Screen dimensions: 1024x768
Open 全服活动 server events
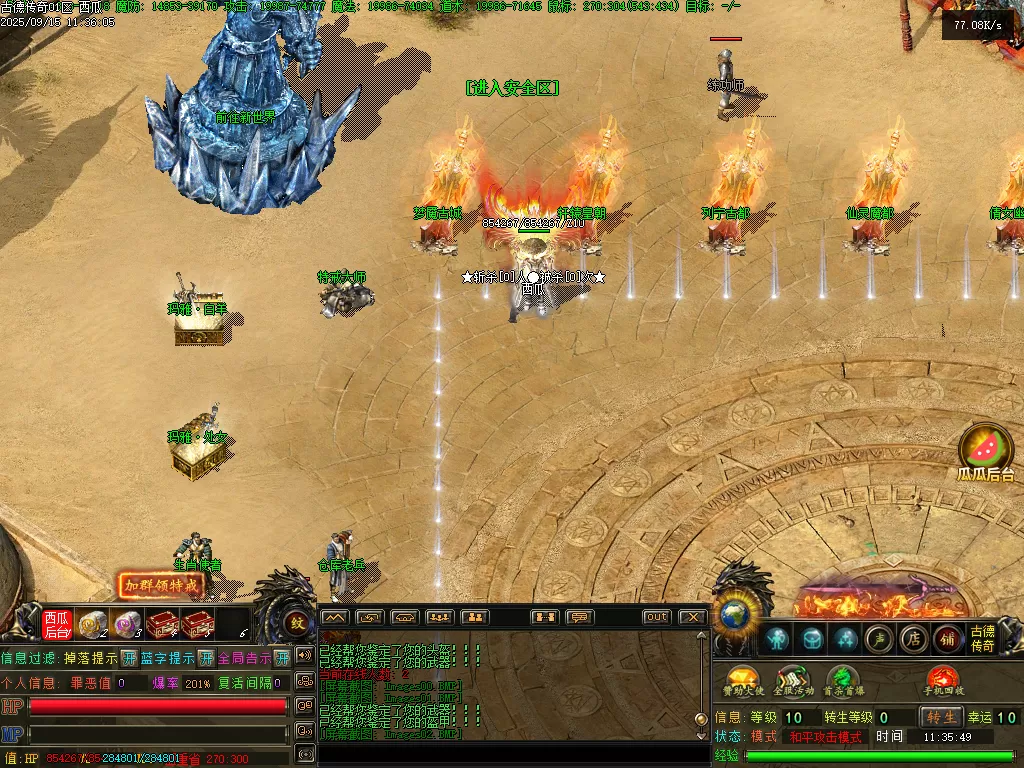(791, 681)
